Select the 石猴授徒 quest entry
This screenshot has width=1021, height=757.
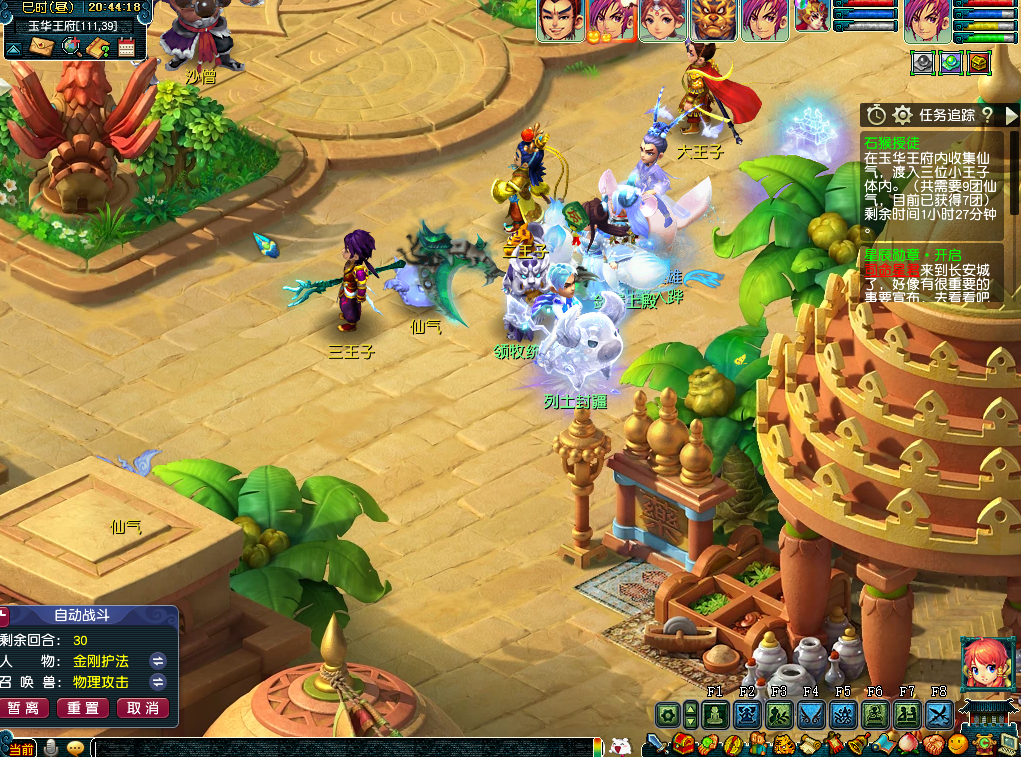coord(892,143)
